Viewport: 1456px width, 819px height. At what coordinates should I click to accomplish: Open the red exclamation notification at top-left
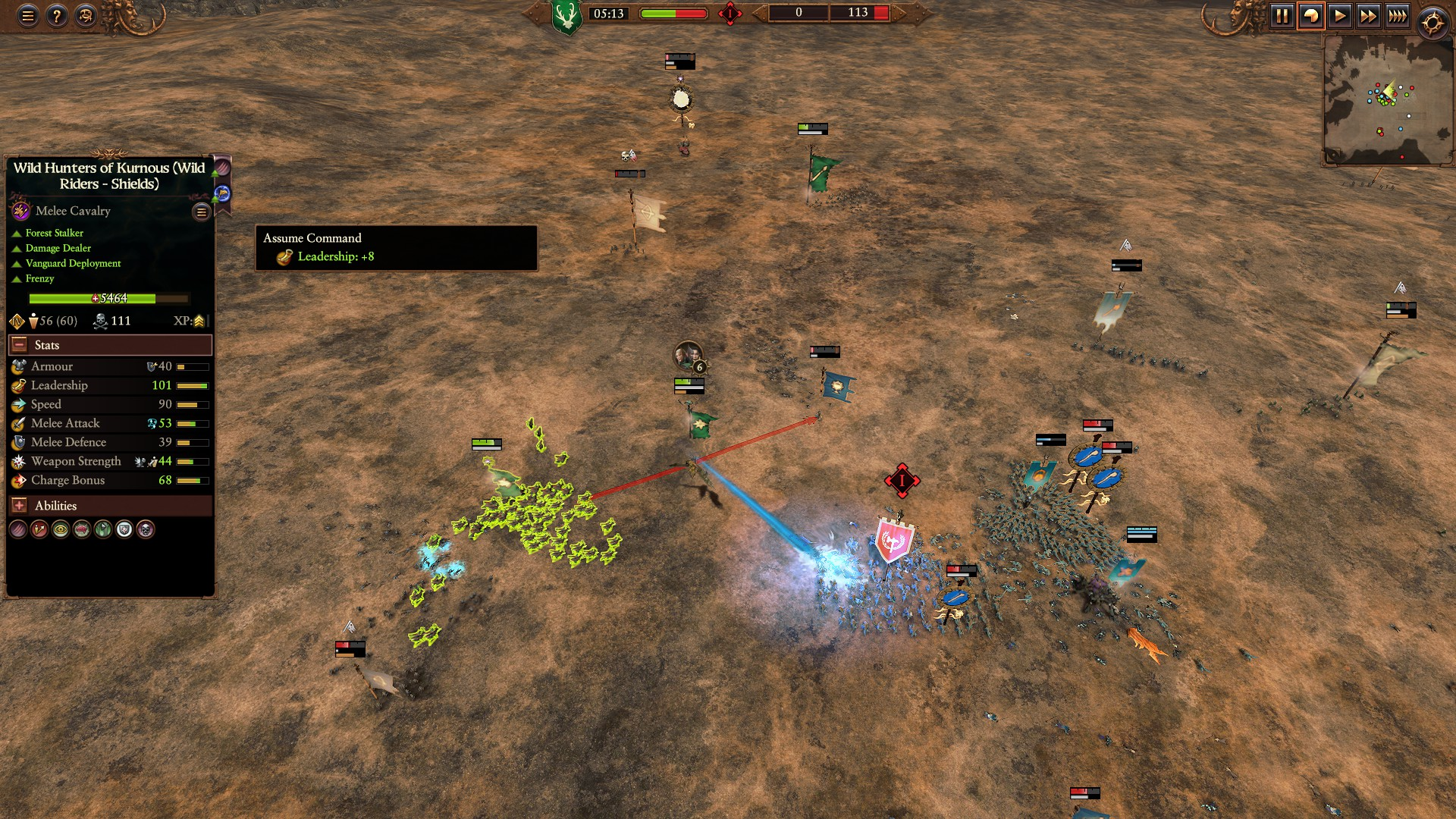[730, 13]
